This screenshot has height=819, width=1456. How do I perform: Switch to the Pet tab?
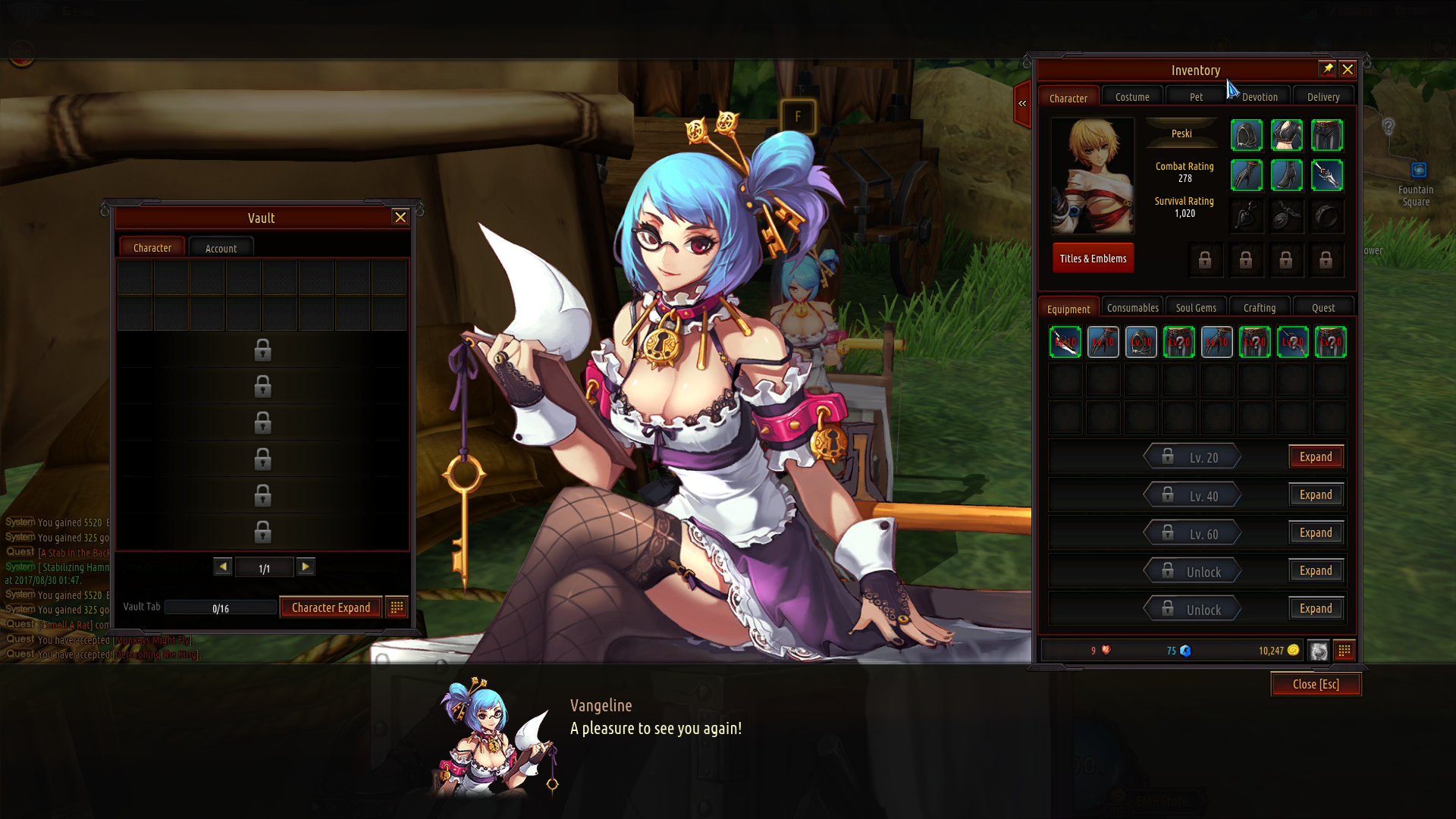click(1196, 97)
